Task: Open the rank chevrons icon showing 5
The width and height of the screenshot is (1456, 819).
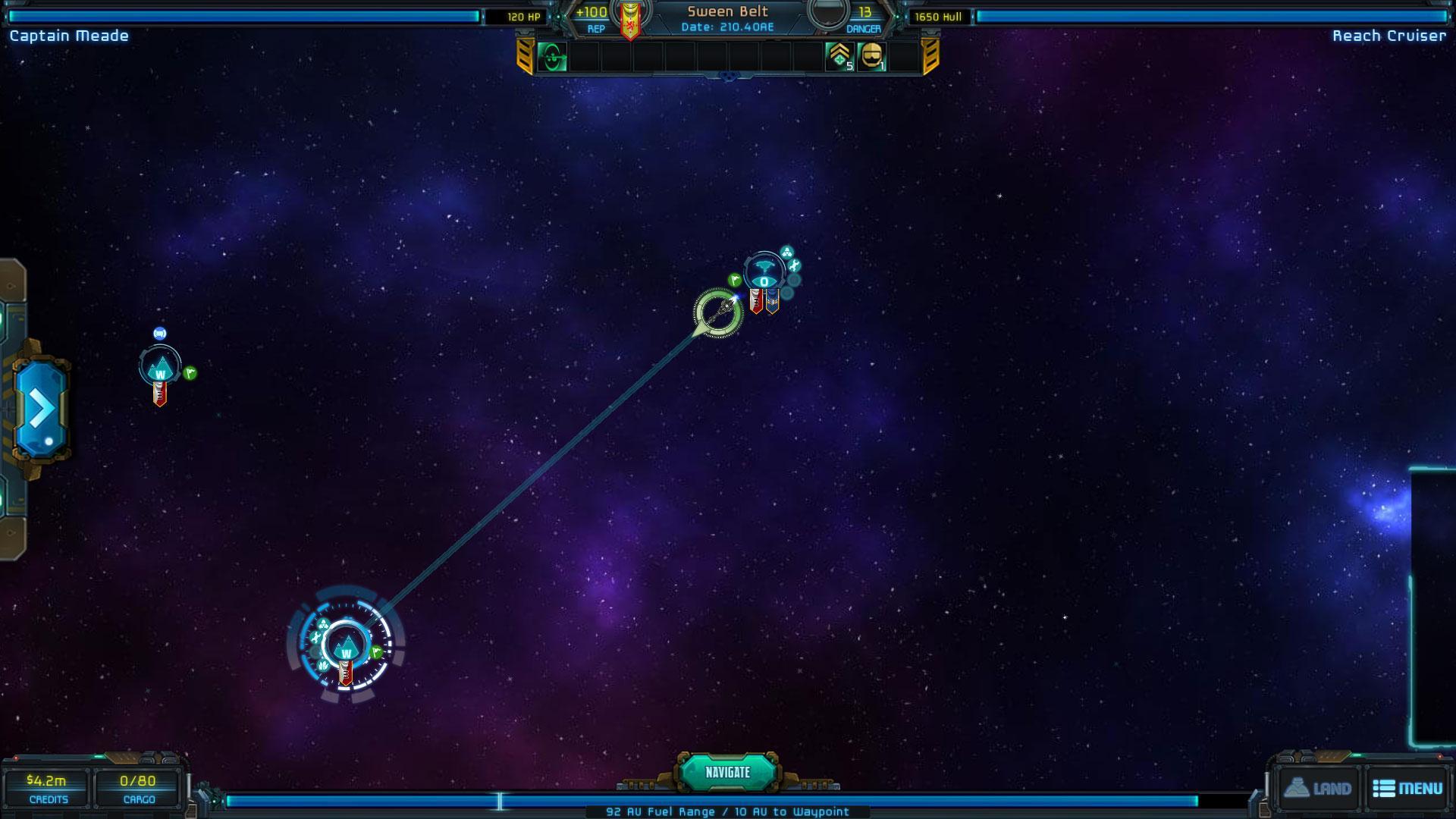Action: pos(837,57)
